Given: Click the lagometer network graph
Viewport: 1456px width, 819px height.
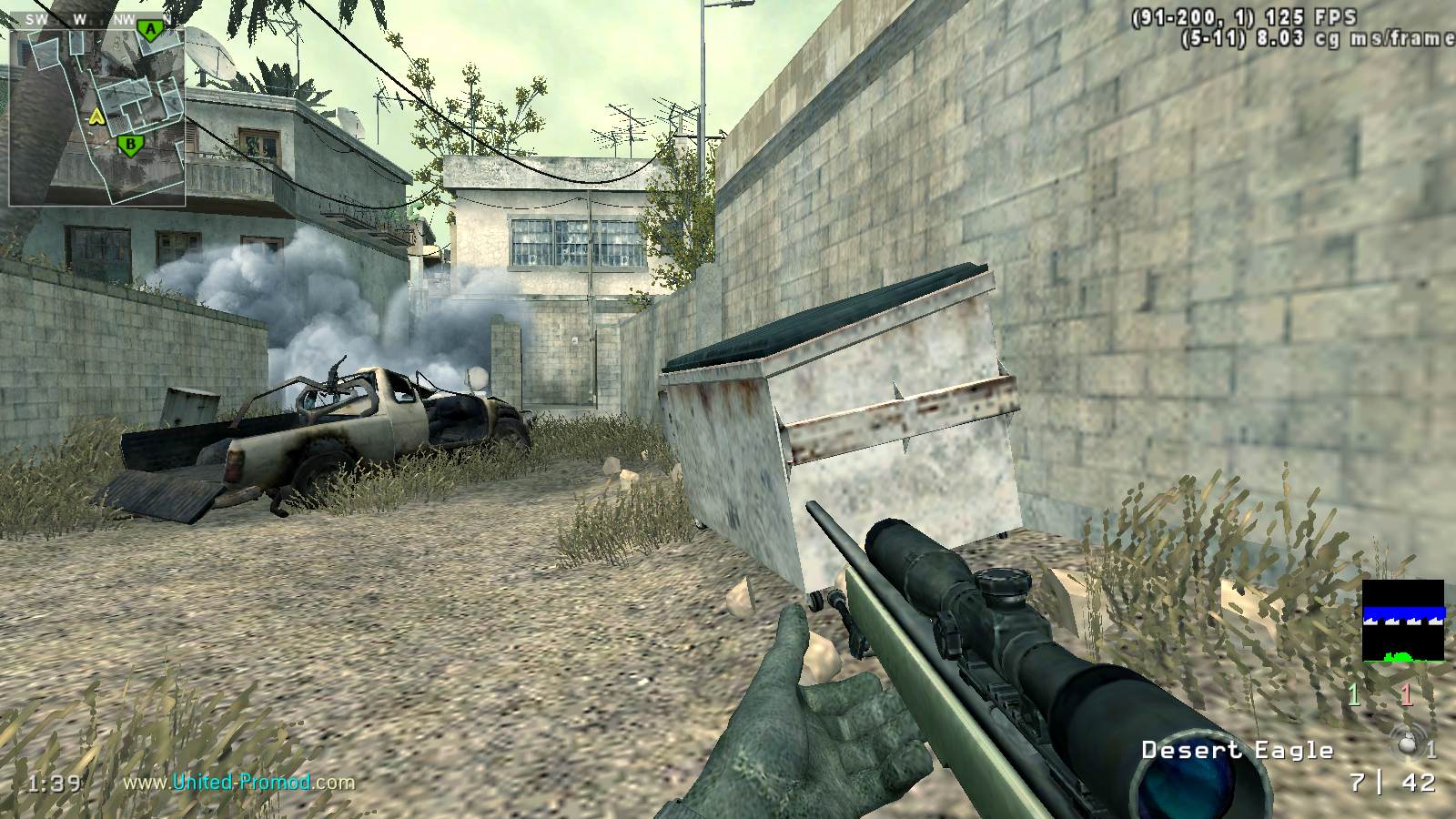Looking at the screenshot, I should click(x=1402, y=621).
